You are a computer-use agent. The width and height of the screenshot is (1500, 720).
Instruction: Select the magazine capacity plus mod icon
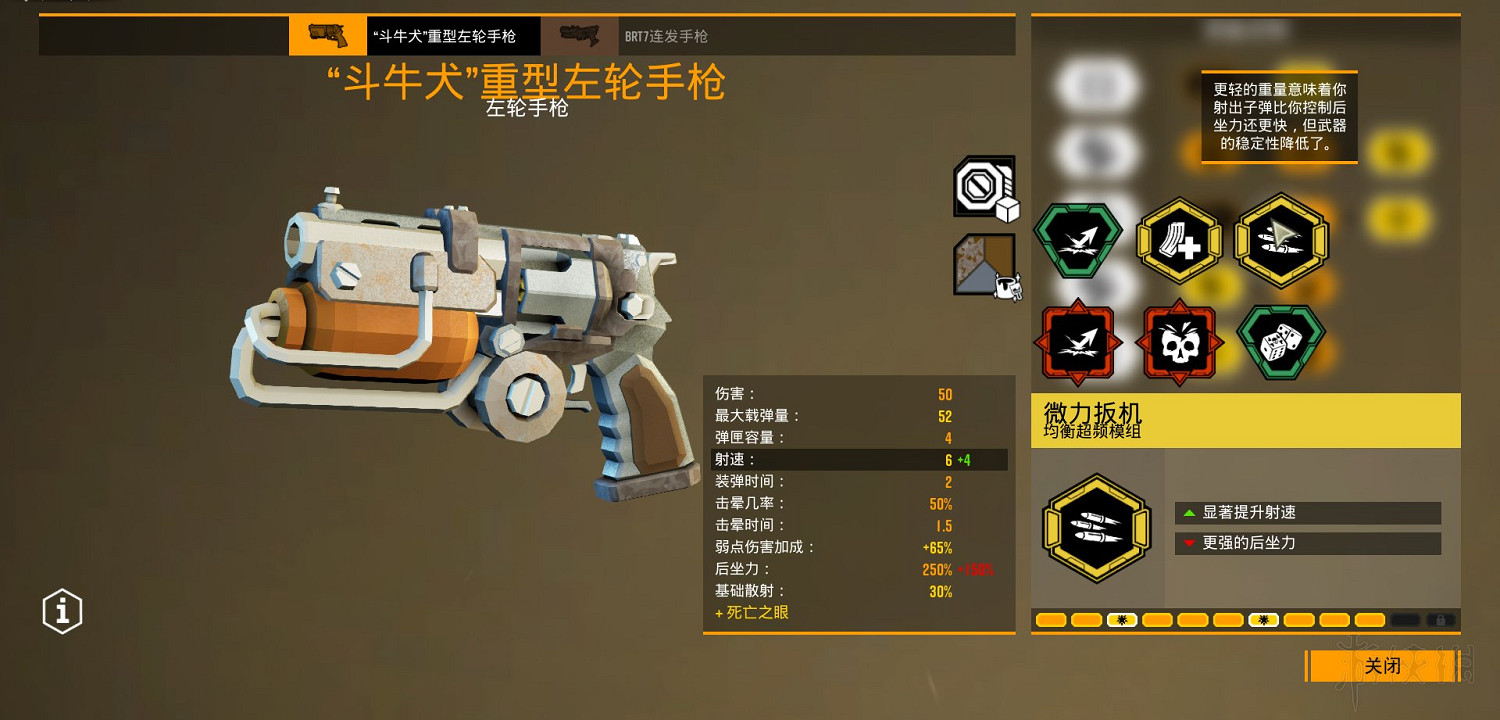coord(1180,242)
